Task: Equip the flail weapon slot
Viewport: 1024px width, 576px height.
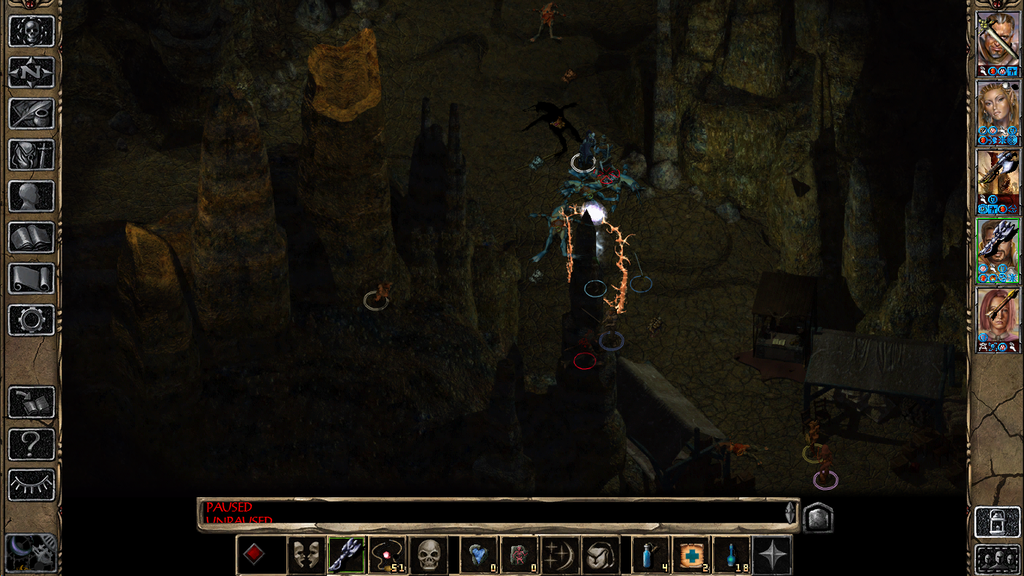Action: 346,555
